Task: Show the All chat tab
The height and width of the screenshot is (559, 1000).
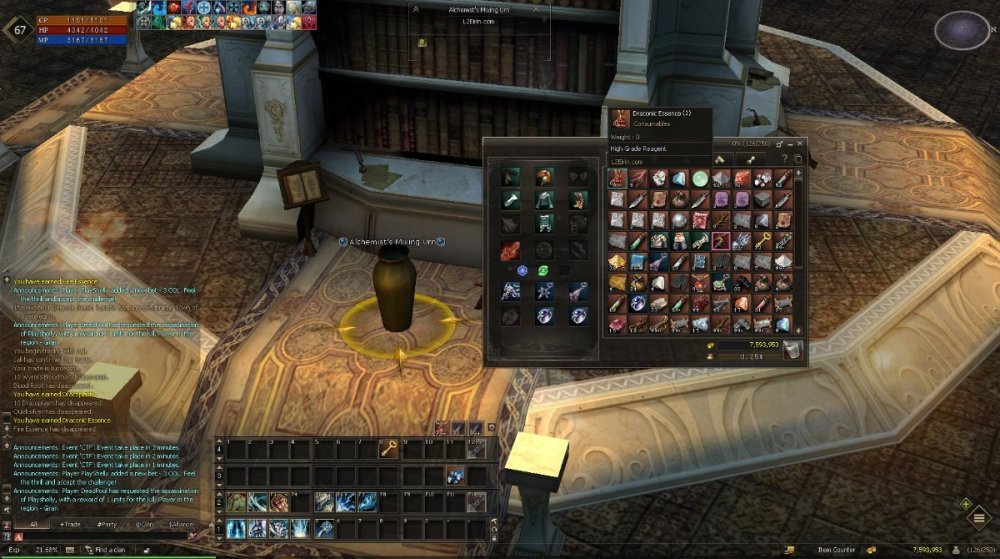Action: [x=32, y=524]
